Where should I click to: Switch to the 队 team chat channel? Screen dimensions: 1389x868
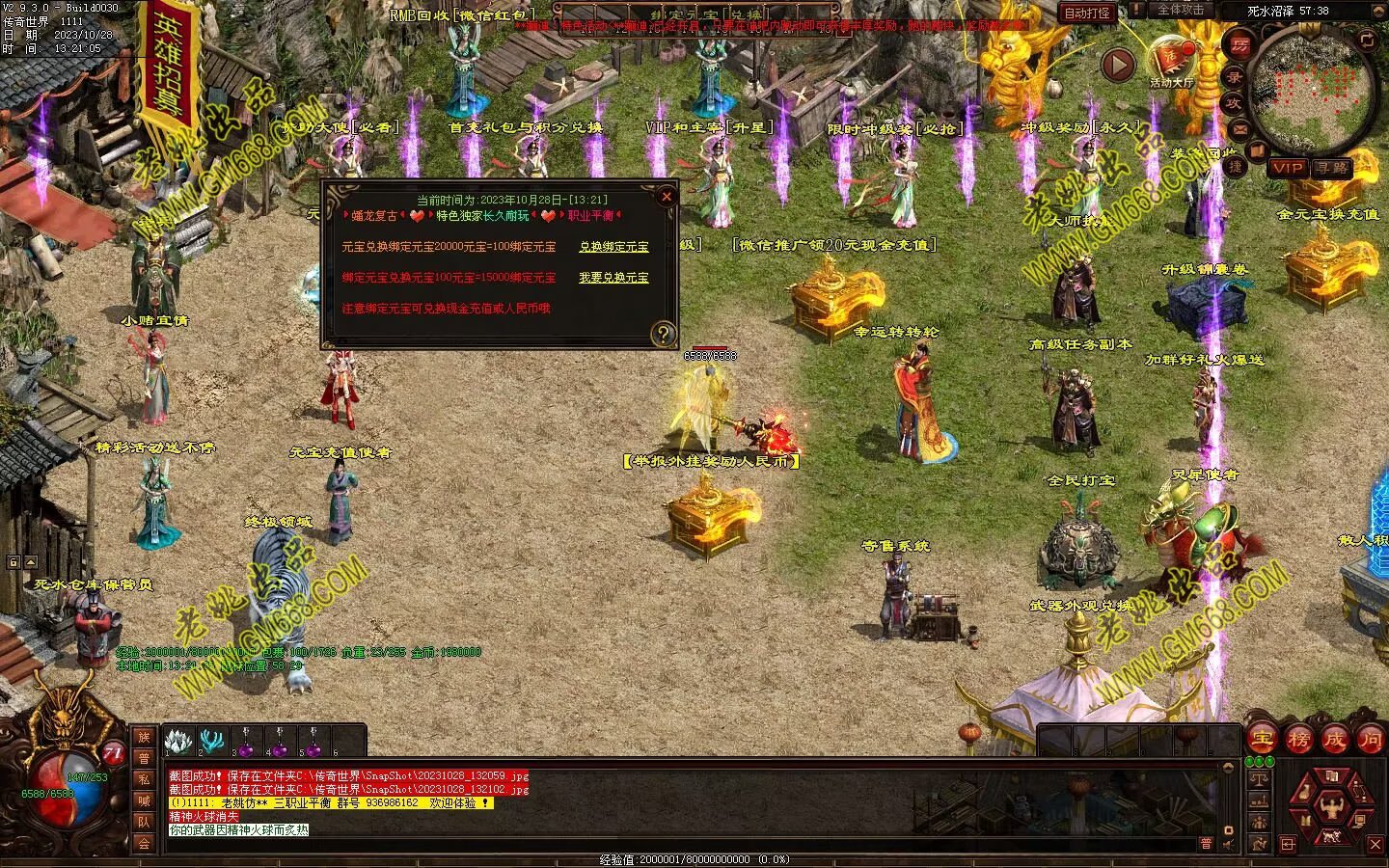(x=144, y=822)
